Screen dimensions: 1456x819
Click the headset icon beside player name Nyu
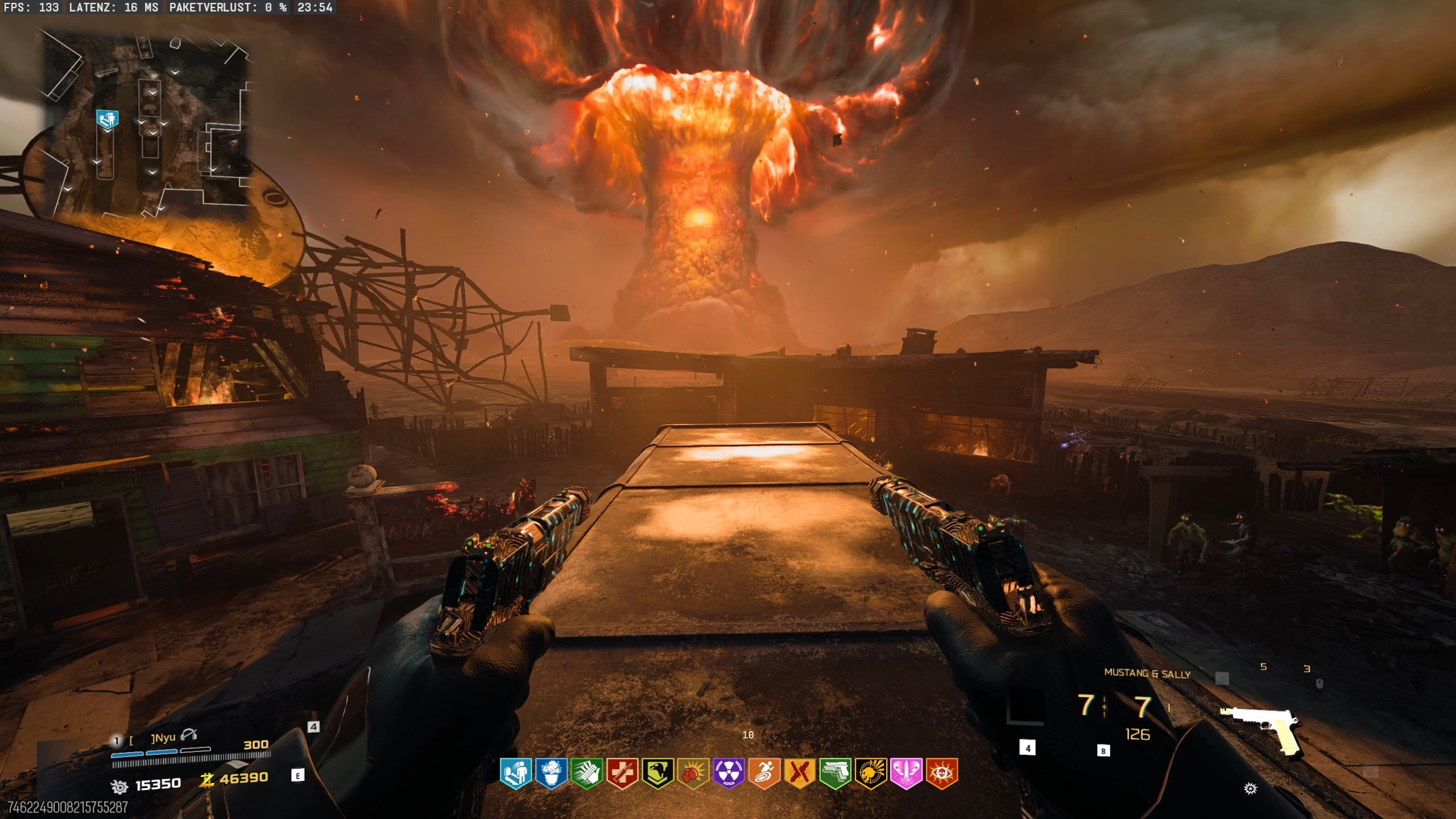tap(188, 735)
